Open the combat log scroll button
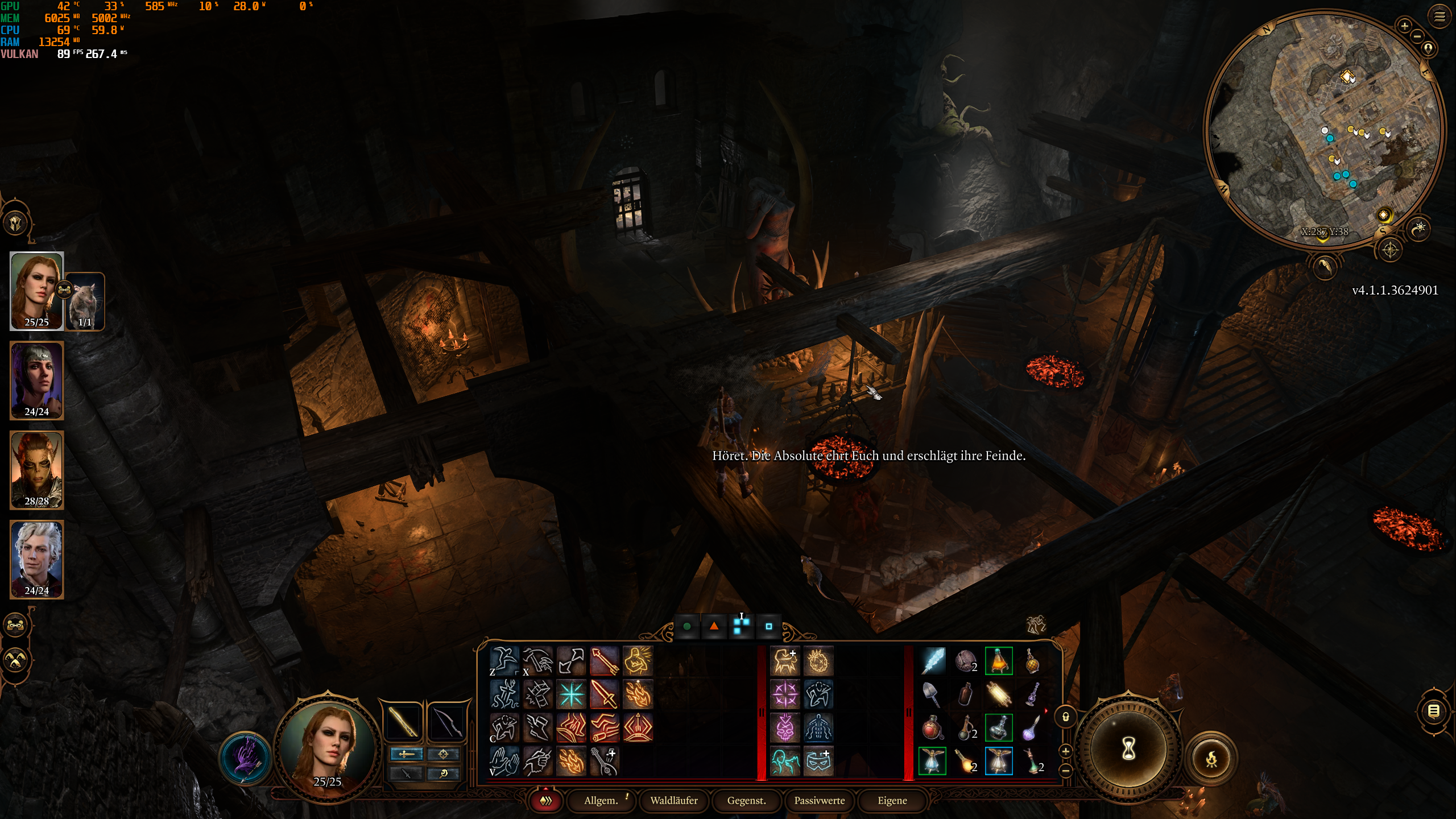Image resolution: width=1456 pixels, height=819 pixels. (x=1434, y=711)
